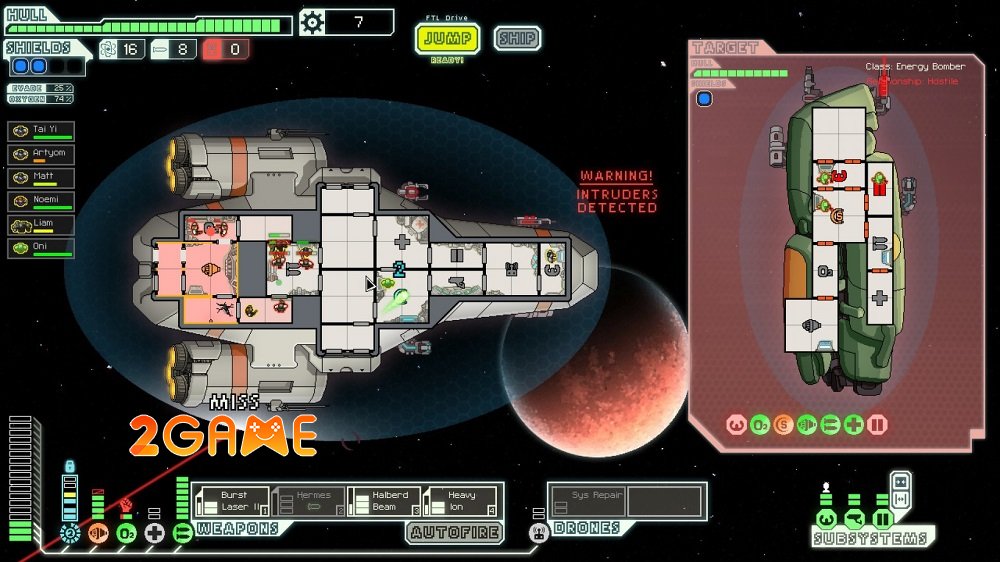This screenshot has width=1000, height=562.
Task: Select the Hermes missile weapon slot
Action: [x=308, y=501]
